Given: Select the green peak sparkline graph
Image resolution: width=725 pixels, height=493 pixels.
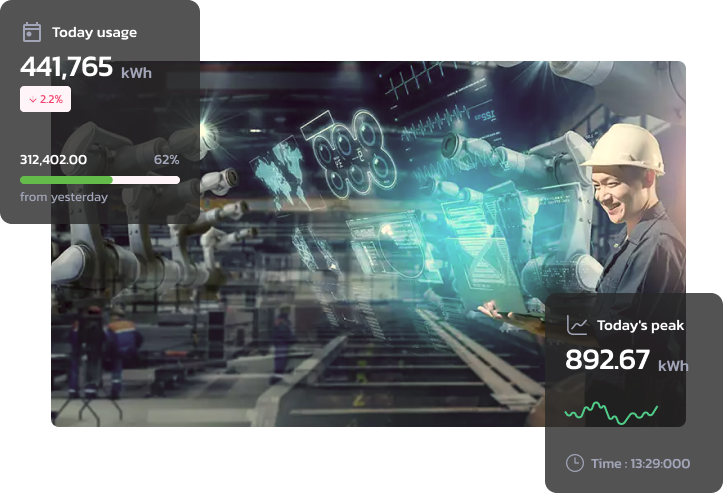Looking at the screenshot, I should click(x=610, y=412).
